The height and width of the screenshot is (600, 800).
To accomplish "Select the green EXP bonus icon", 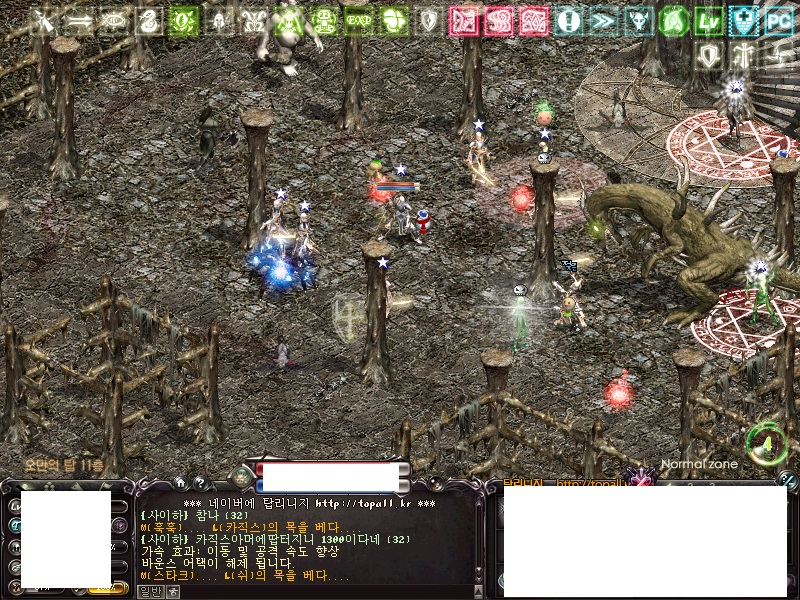I will (x=359, y=19).
